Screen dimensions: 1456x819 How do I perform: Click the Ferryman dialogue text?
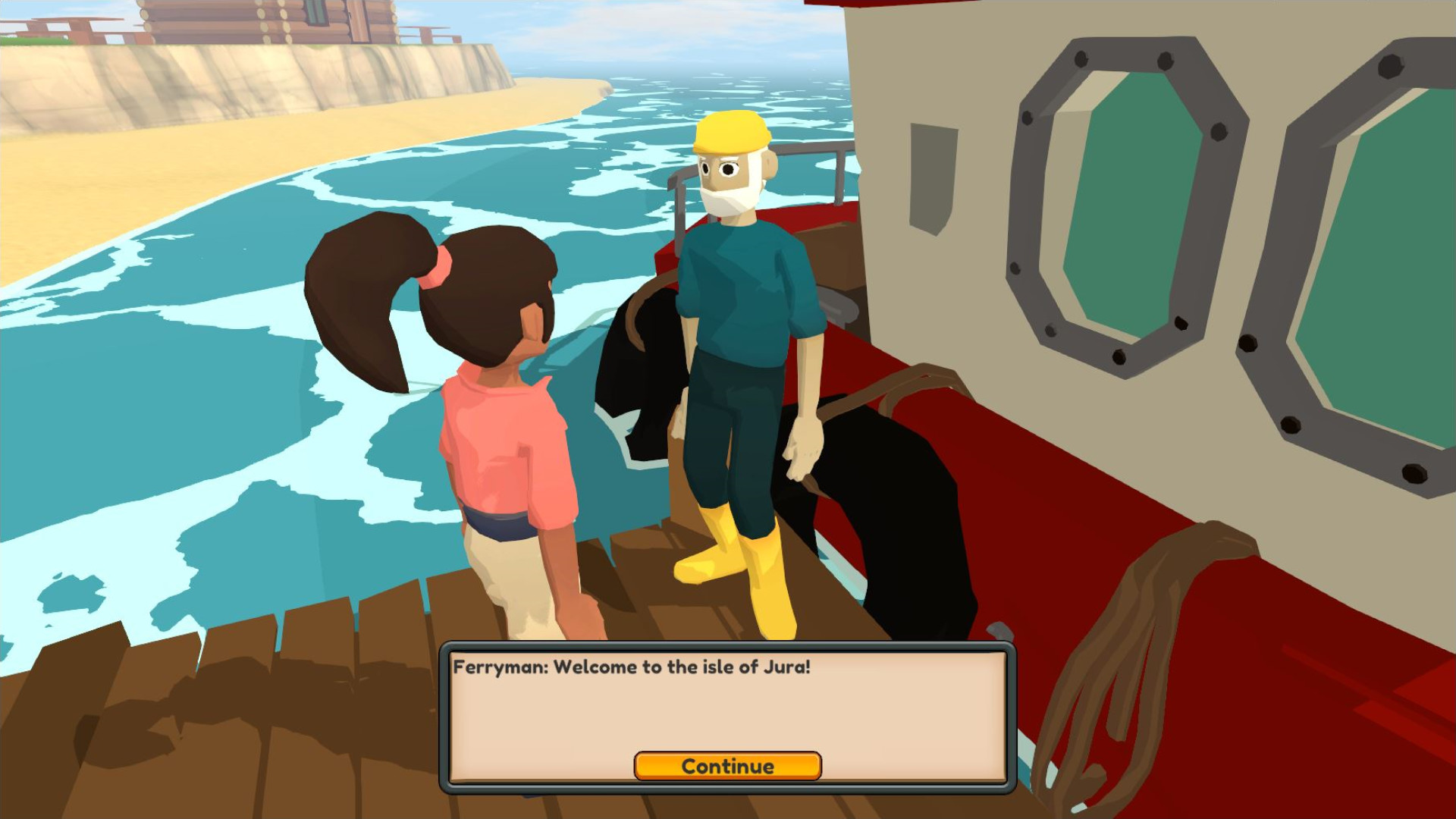tap(633, 669)
